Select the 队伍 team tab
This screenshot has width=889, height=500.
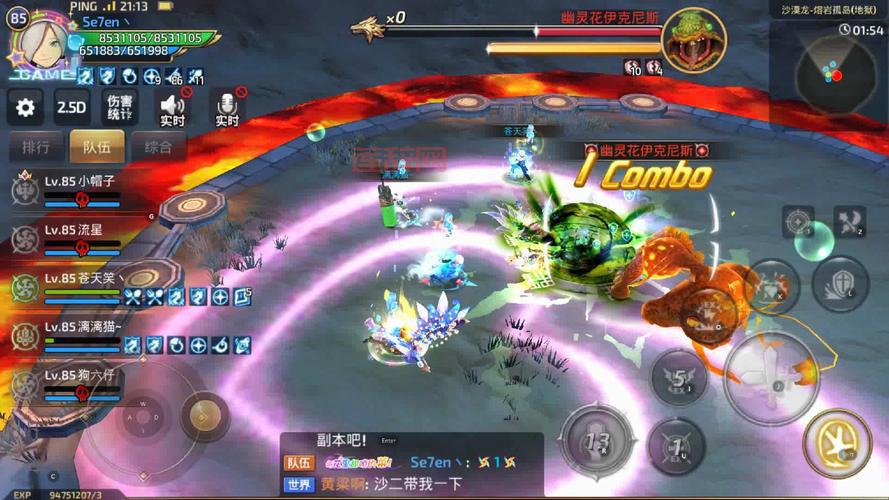(96, 147)
